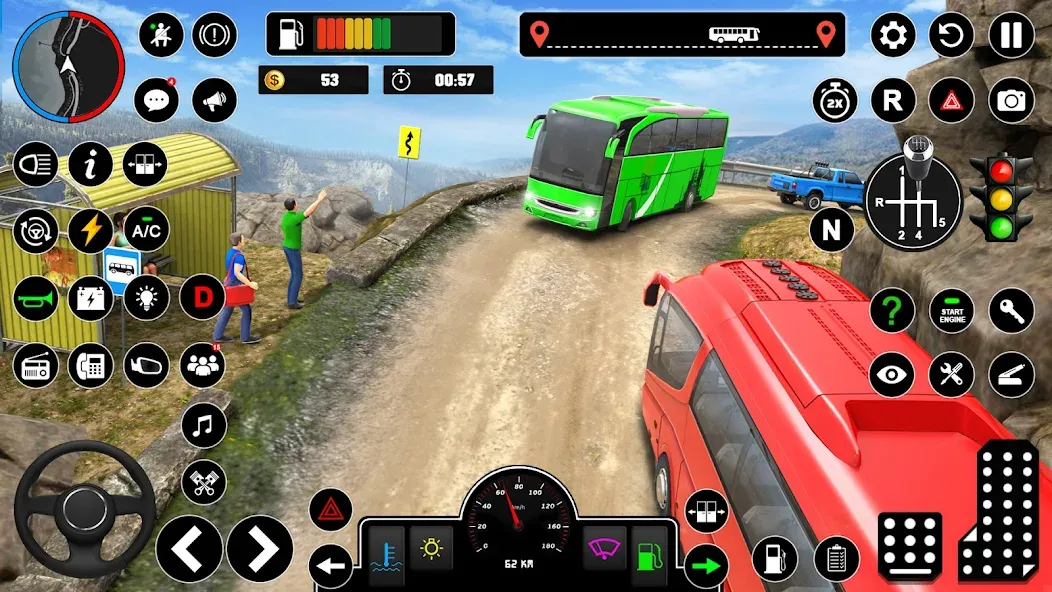
Task: Toggle the A/C button
Action: pos(147,231)
